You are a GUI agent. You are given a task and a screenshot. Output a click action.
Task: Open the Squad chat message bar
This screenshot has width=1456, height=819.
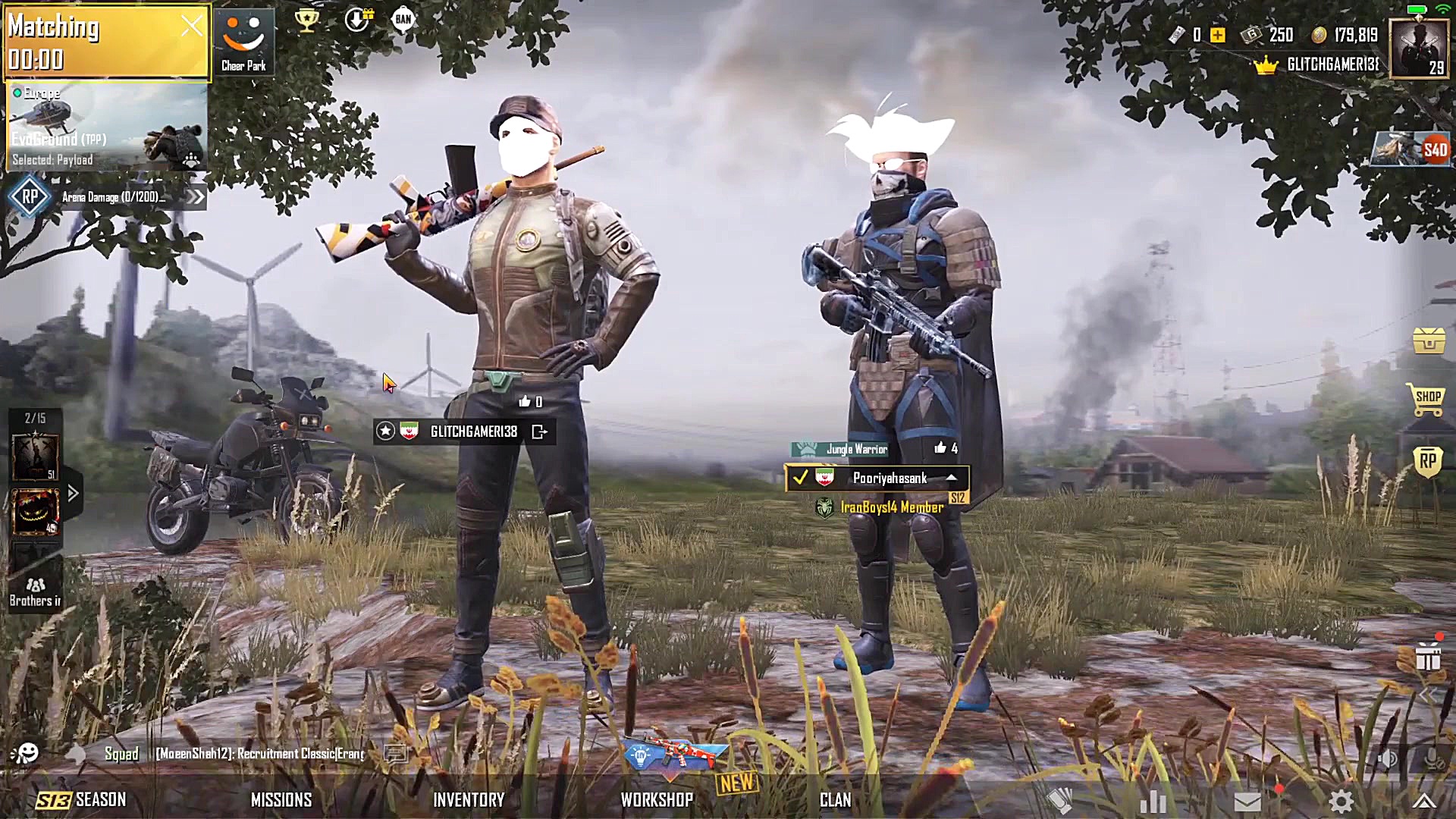click(258, 754)
